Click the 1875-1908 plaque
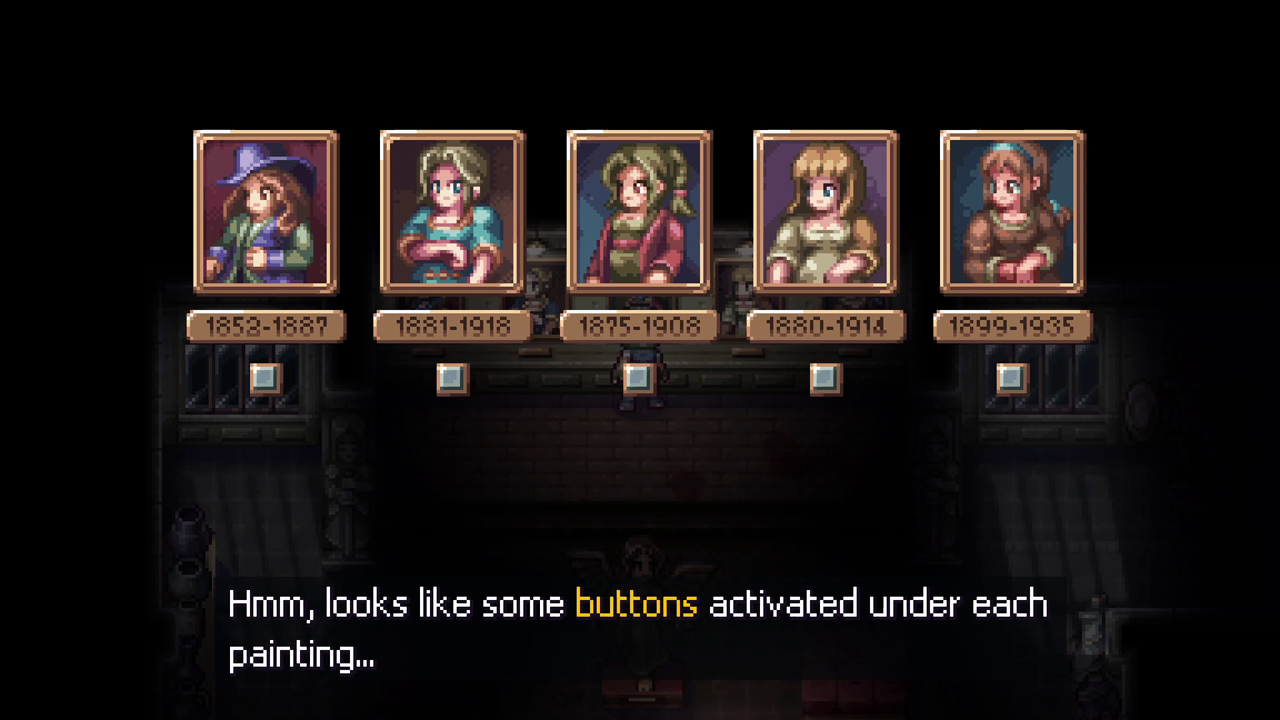The width and height of the screenshot is (1280, 720). click(638, 326)
